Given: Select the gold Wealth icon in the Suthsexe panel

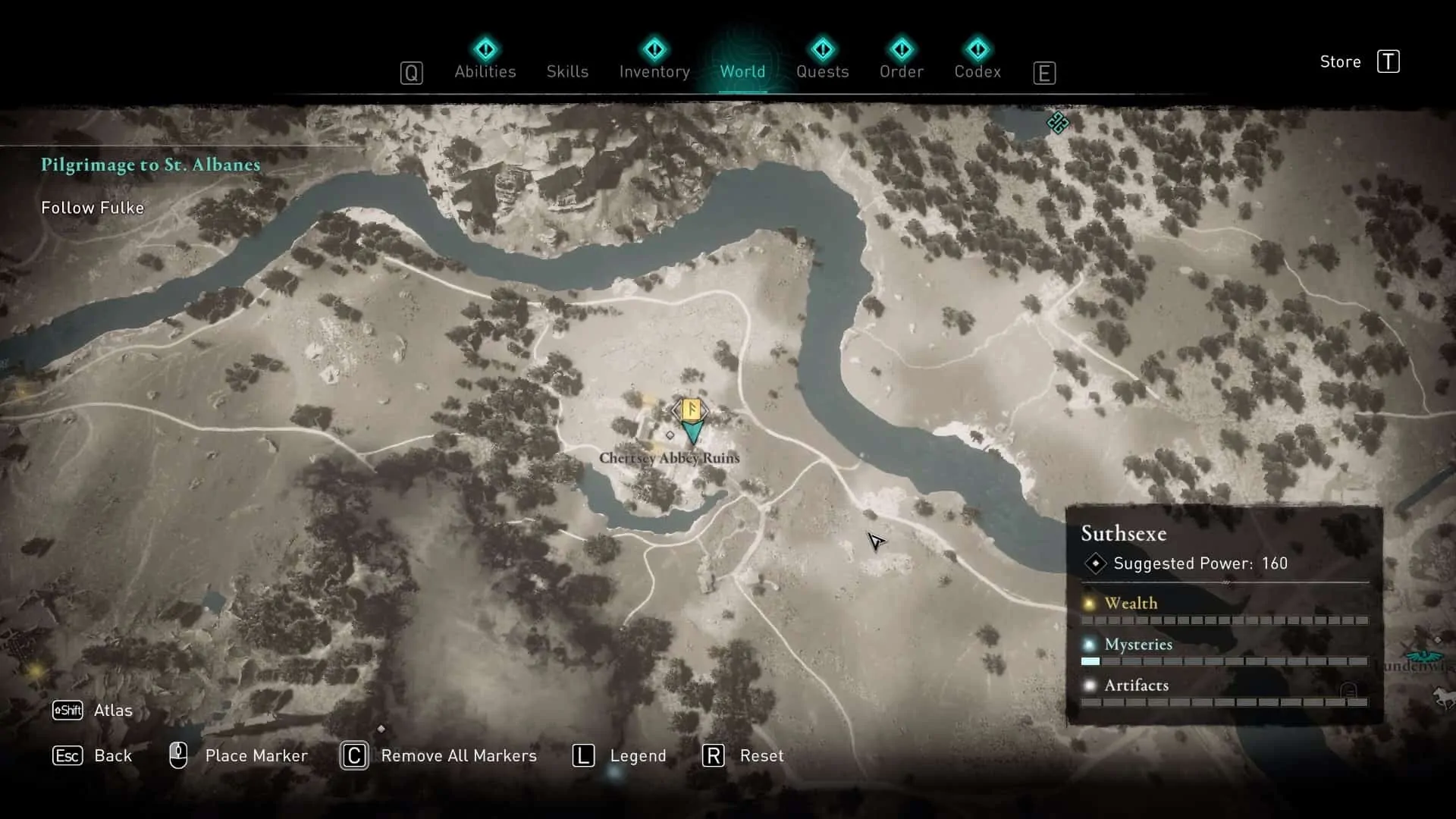Looking at the screenshot, I should point(1090,602).
